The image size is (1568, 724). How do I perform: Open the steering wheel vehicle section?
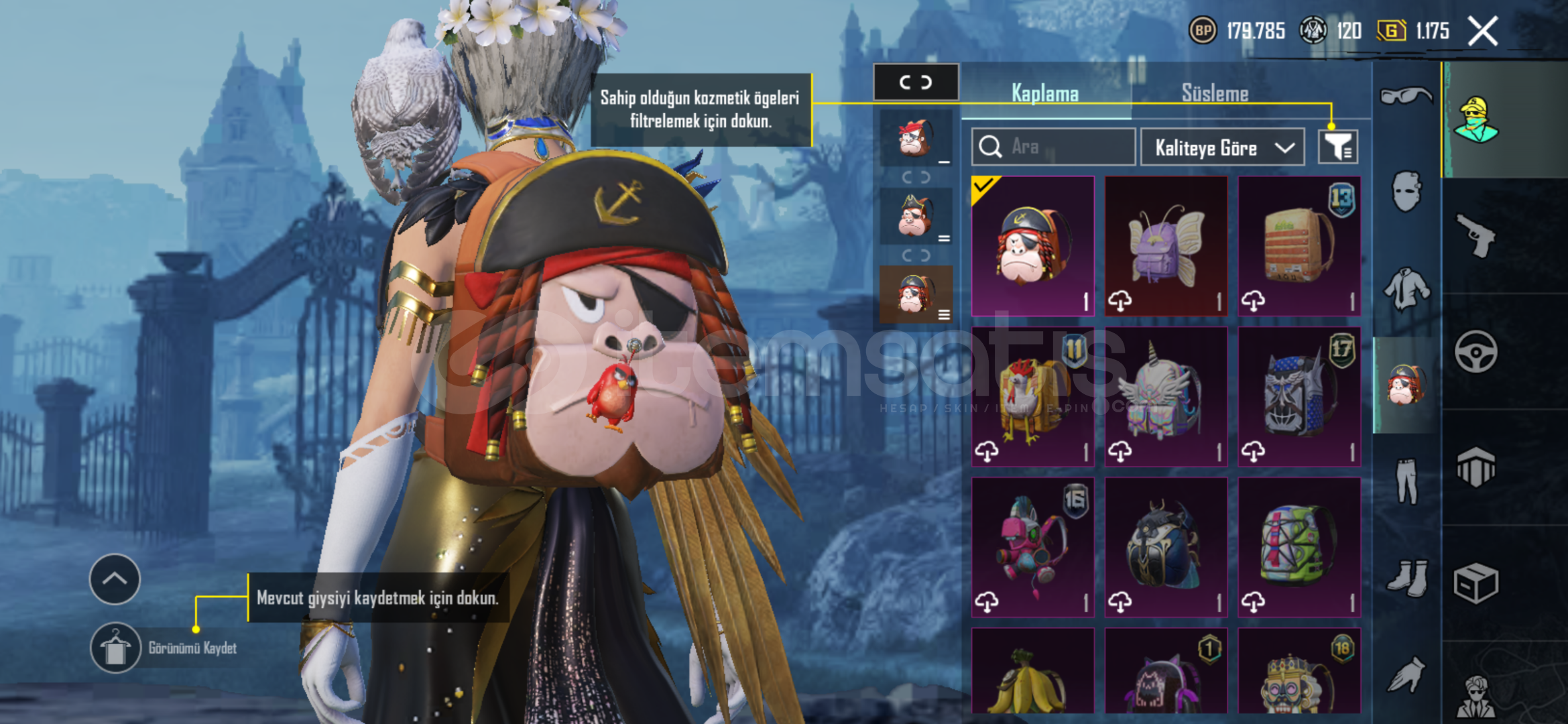pyautogui.click(x=1475, y=351)
